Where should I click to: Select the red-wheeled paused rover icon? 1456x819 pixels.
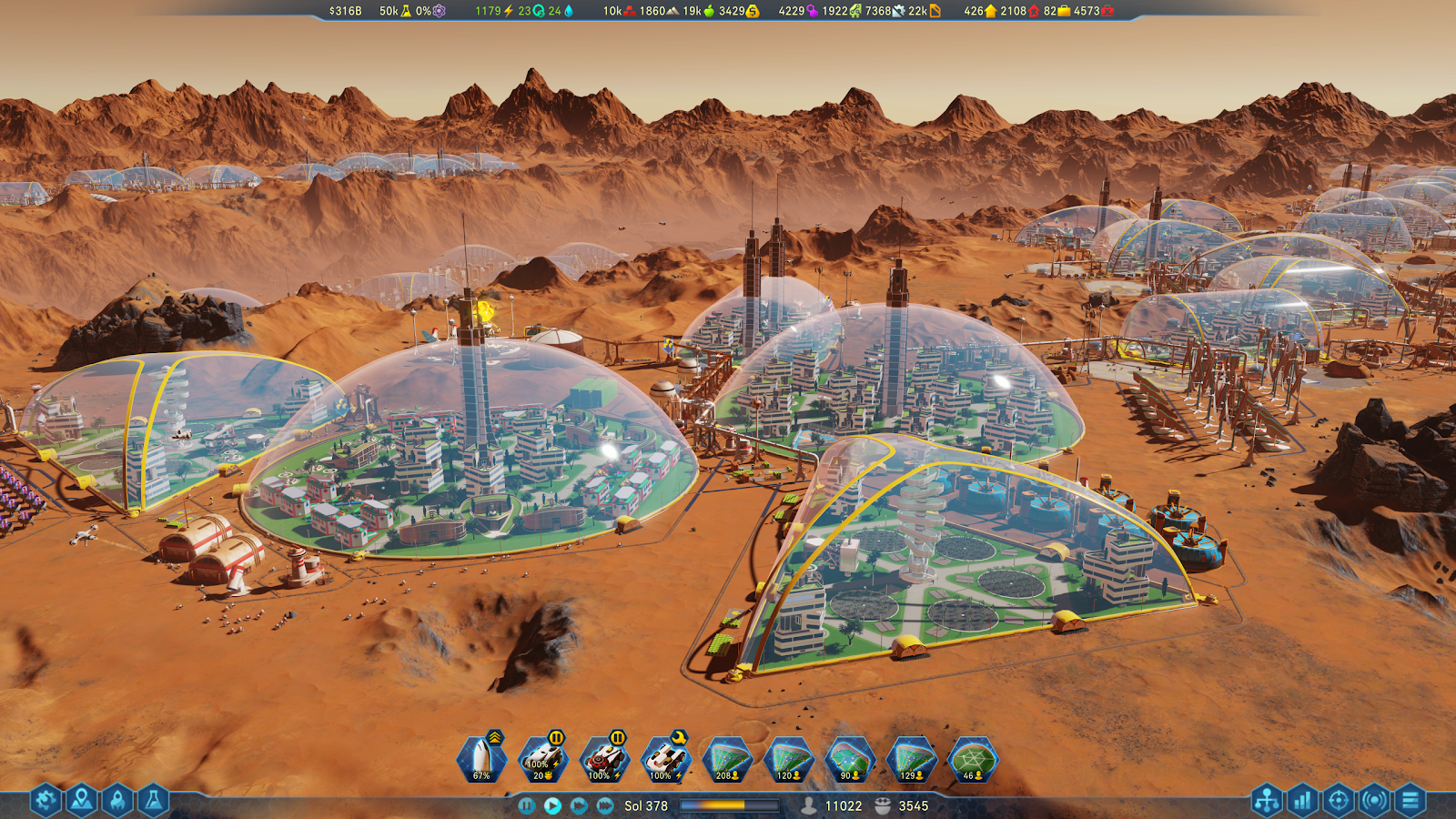tap(604, 758)
